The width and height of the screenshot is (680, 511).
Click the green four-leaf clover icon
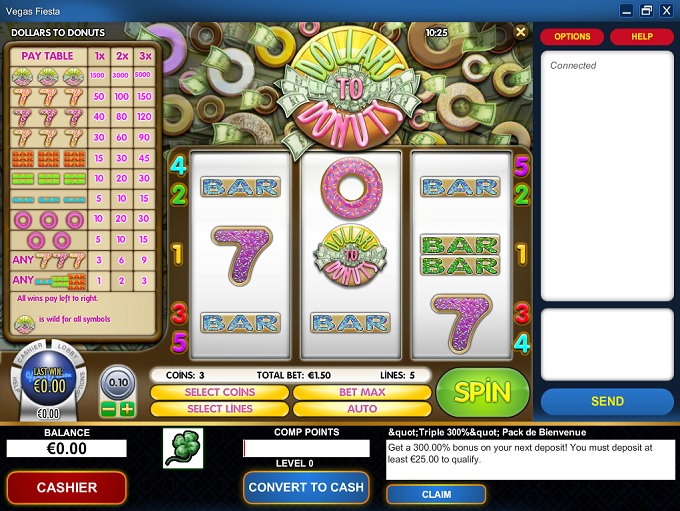pos(183,449)
